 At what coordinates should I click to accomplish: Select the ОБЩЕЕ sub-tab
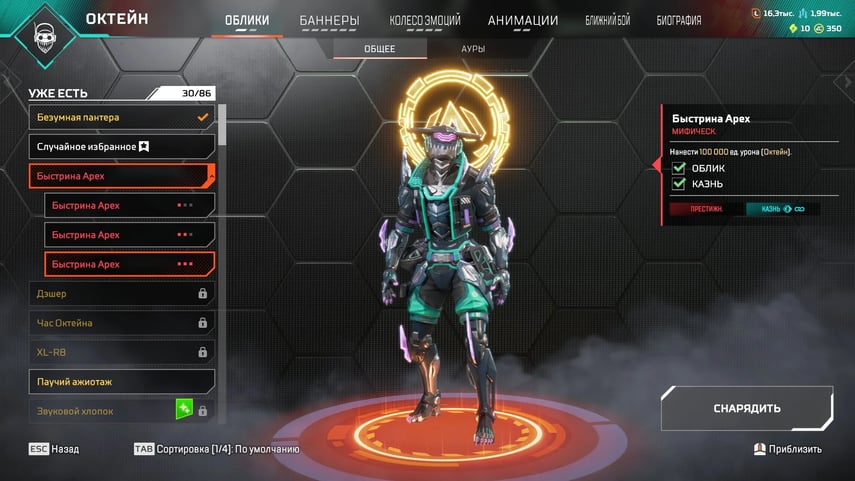379,49
